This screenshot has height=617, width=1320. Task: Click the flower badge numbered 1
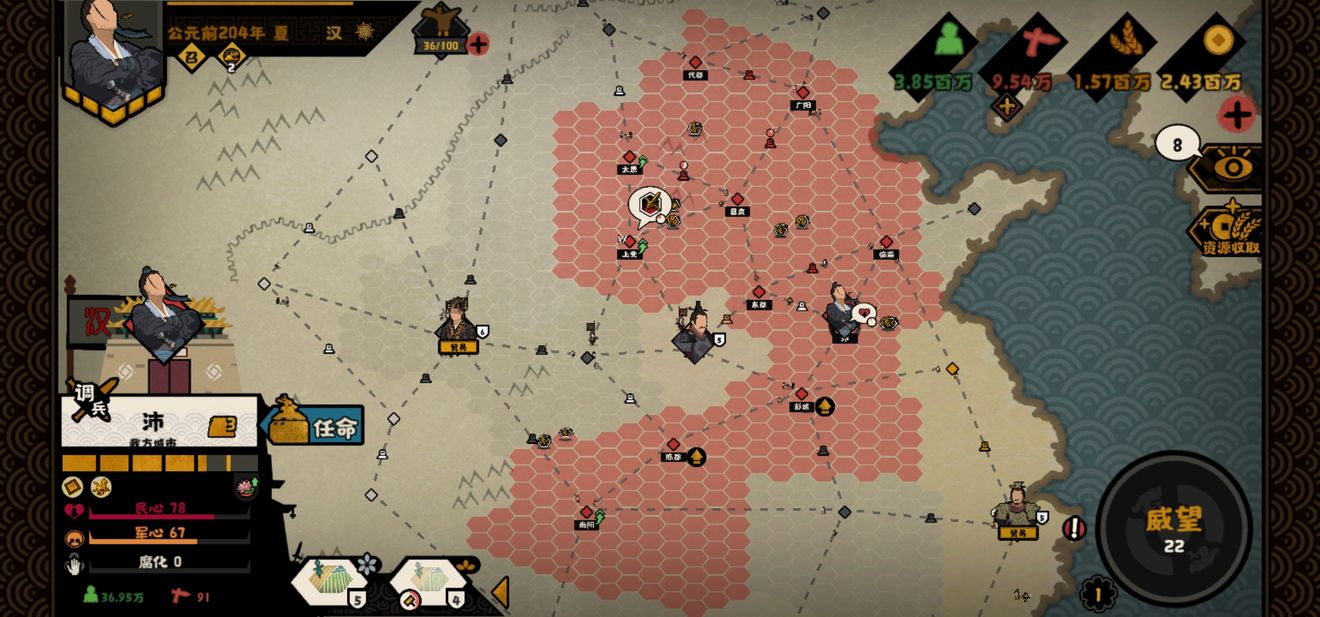click(x=1097, y=594)
